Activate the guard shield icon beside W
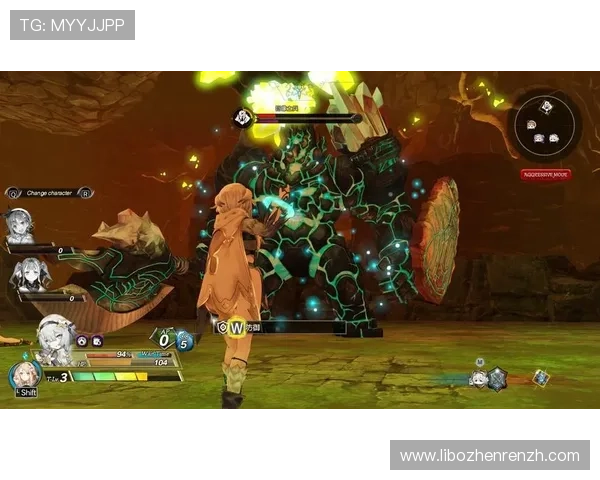 pyautogui.click(x=221, y=326)
